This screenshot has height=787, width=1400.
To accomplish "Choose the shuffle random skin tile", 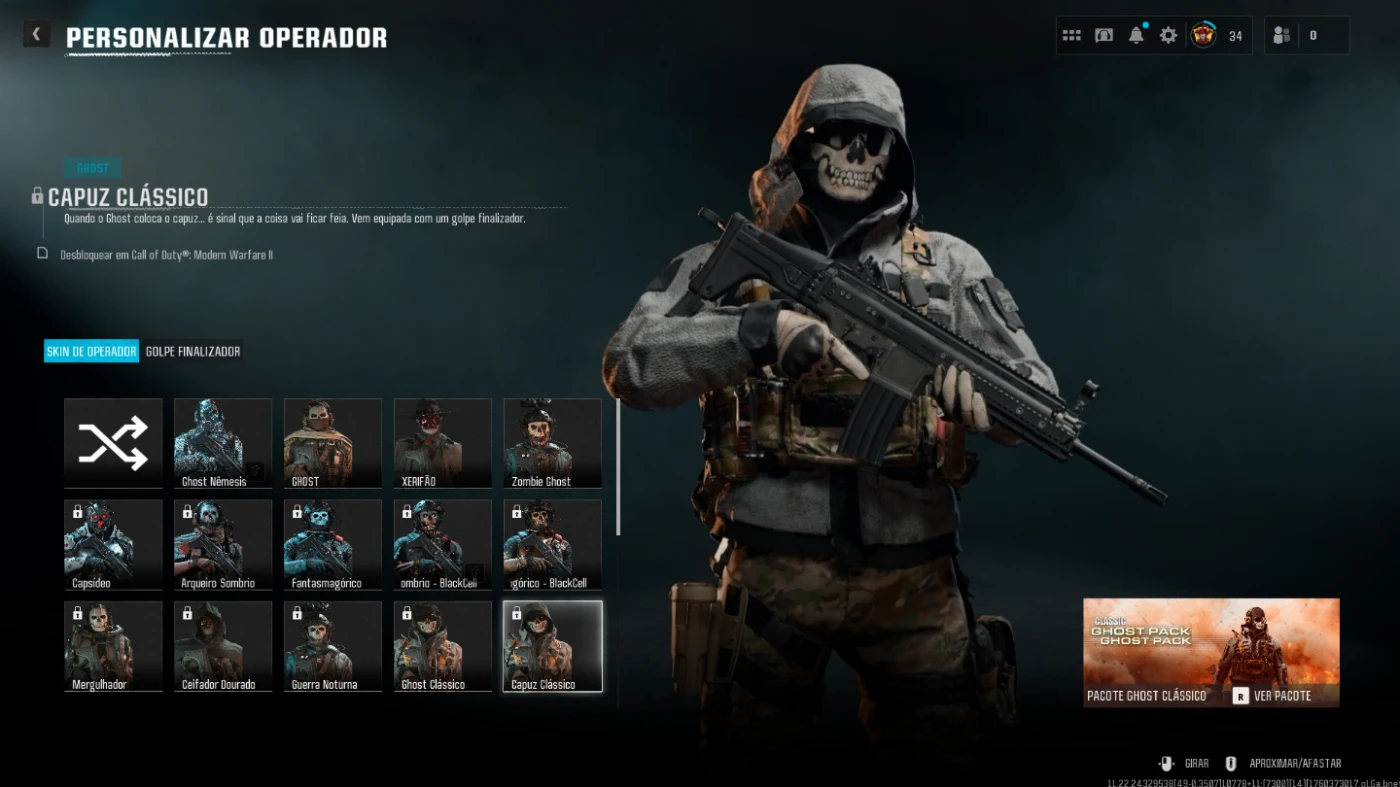I will [113, 443].
